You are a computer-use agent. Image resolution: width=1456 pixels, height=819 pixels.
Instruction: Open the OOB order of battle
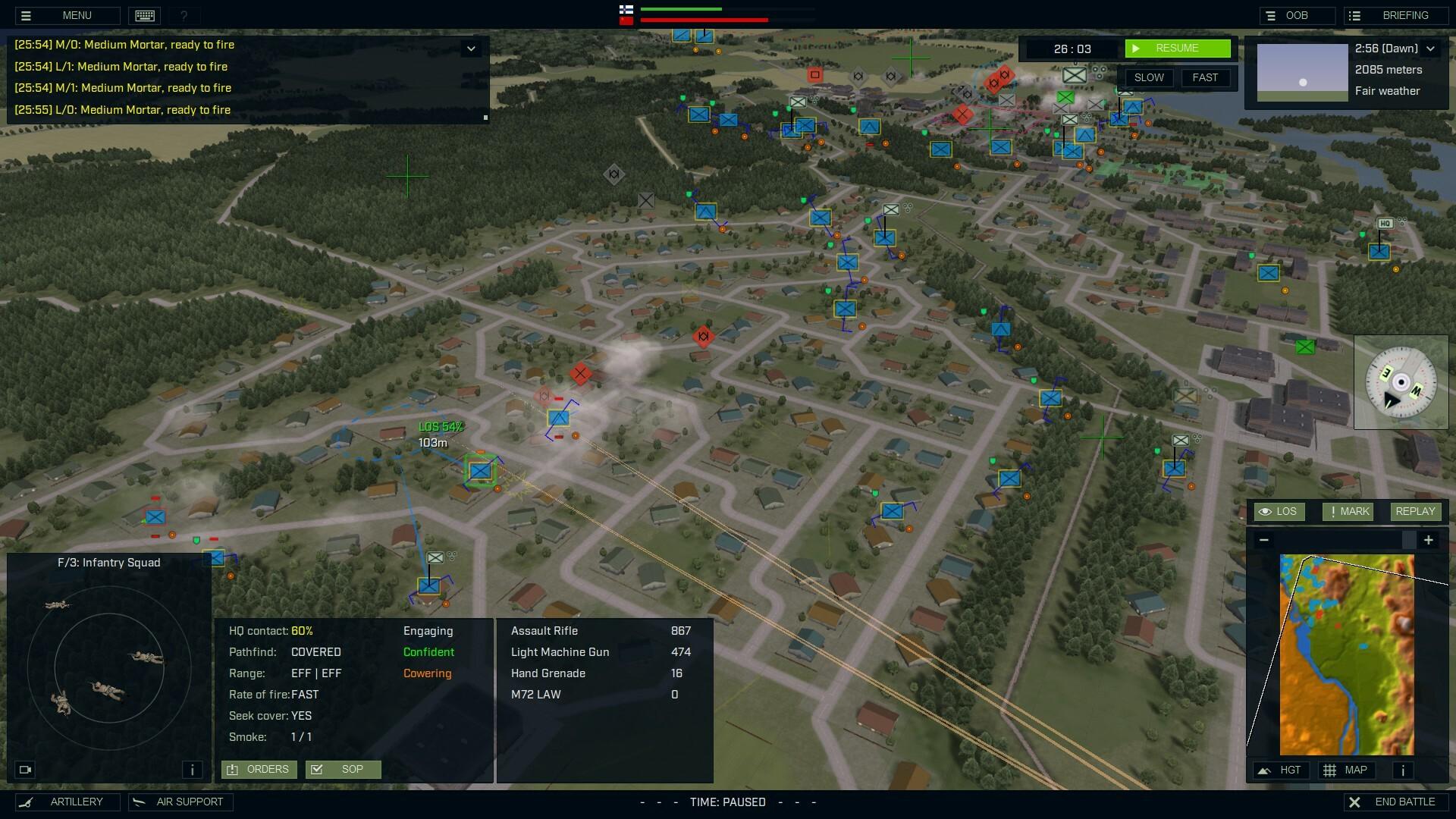tap(1296, 15)
